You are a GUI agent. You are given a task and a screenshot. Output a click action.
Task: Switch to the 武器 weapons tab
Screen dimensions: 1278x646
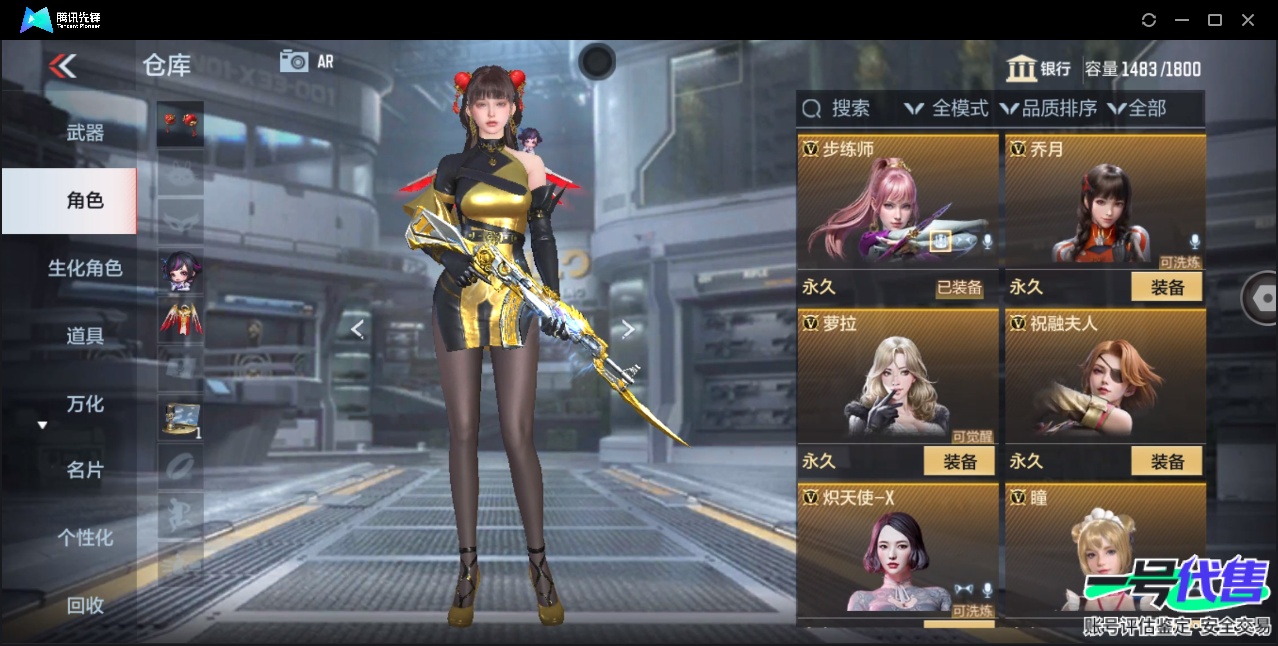[x=85, y=132]
